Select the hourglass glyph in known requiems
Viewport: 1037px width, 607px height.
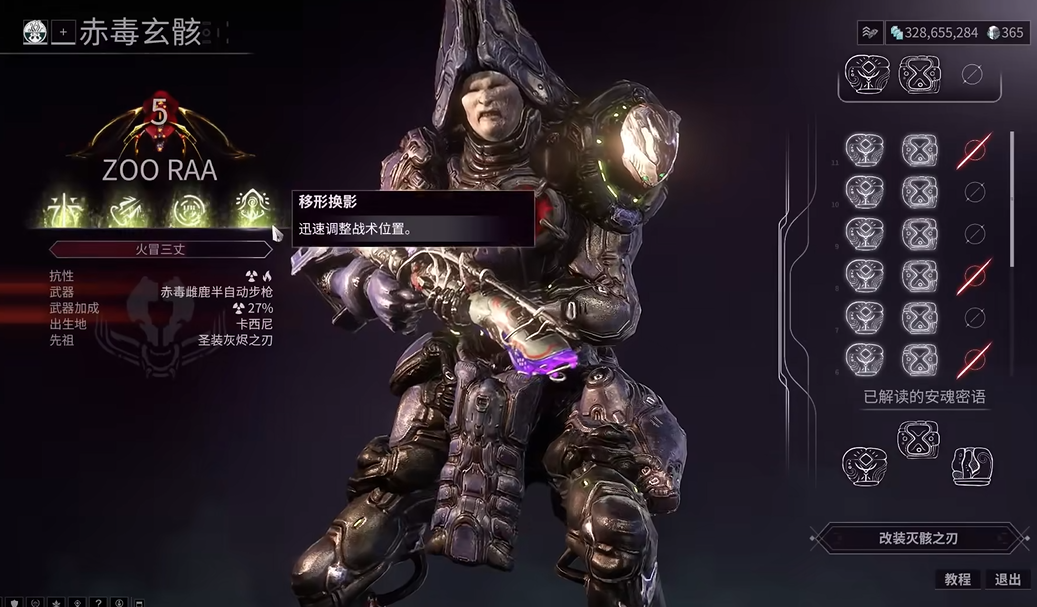[918, 438]
